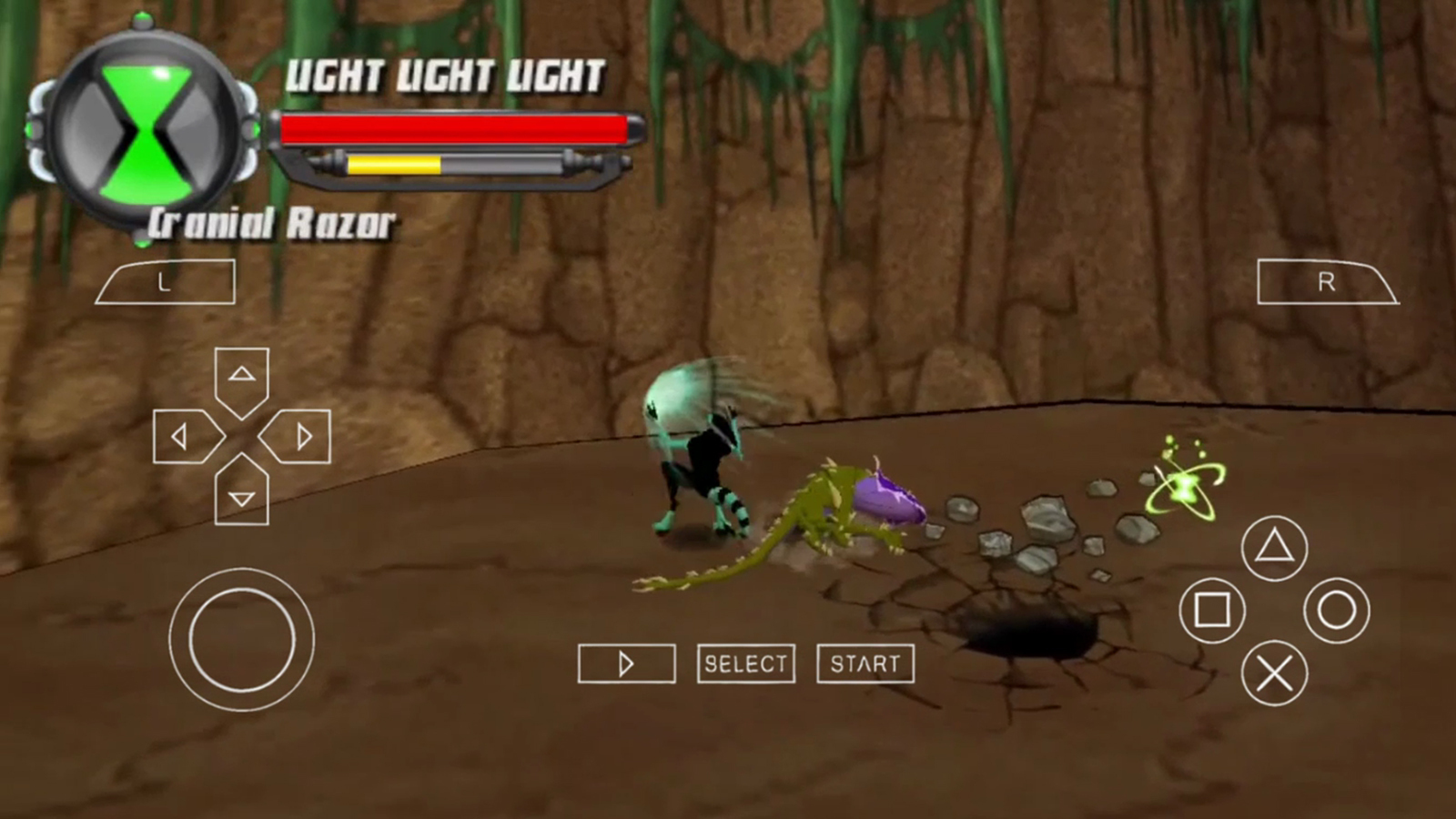Toggle the fast-forward arrow button
The image size is (1456, 819).
coord(626,663)
